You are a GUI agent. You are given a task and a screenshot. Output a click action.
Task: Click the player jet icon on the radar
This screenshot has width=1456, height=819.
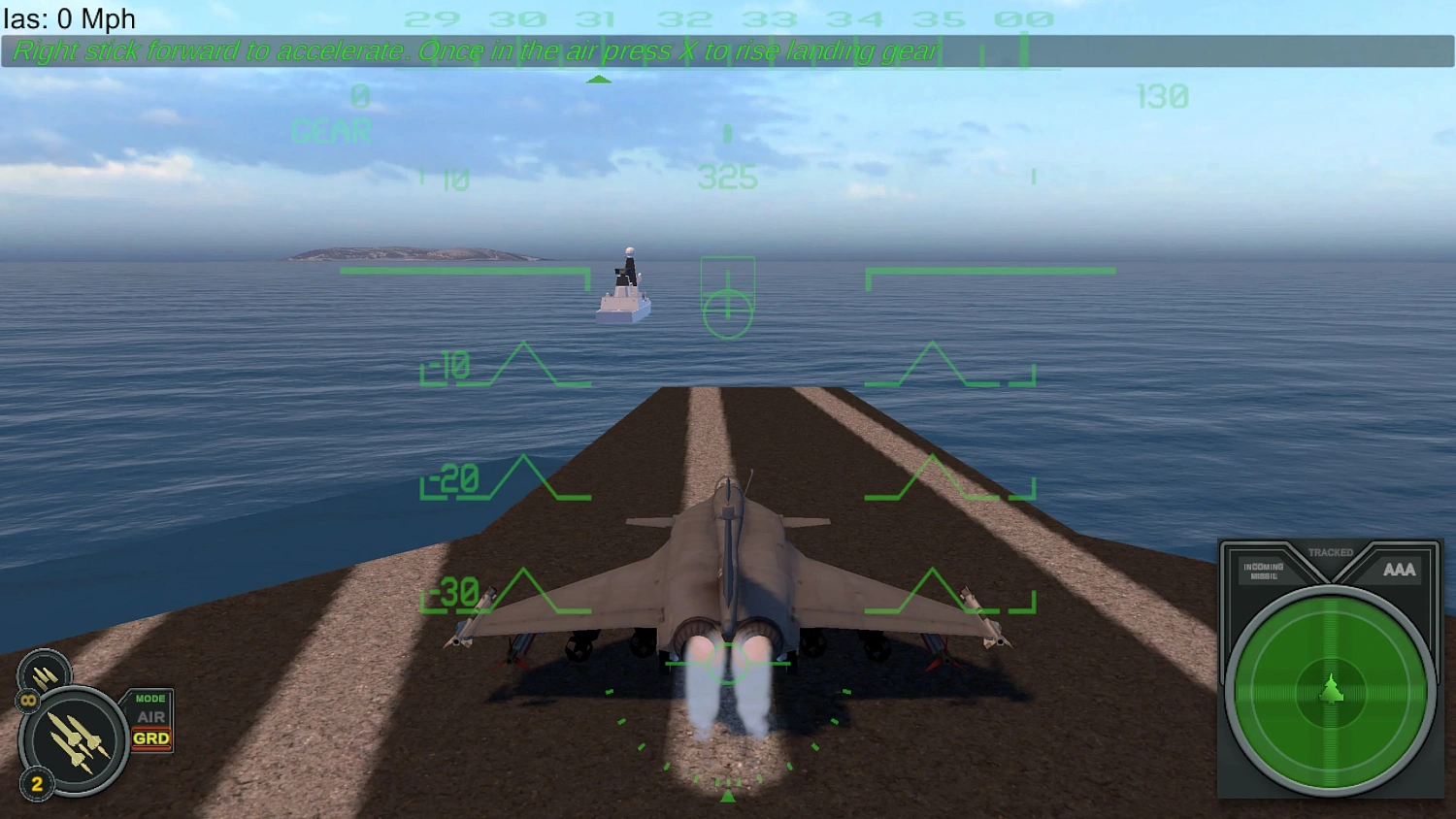click(x=1333, y=690)
